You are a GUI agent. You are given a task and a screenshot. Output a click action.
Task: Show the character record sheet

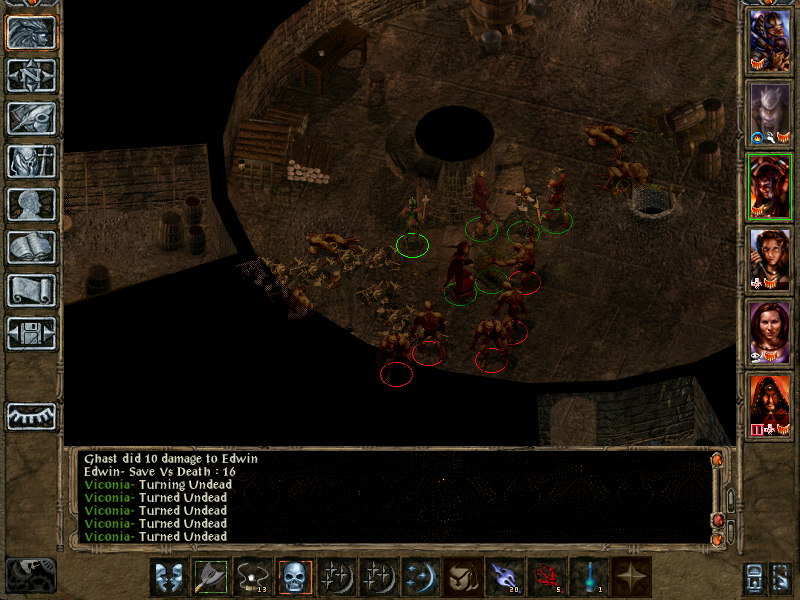pyautogui.click(x=32, y=204)
